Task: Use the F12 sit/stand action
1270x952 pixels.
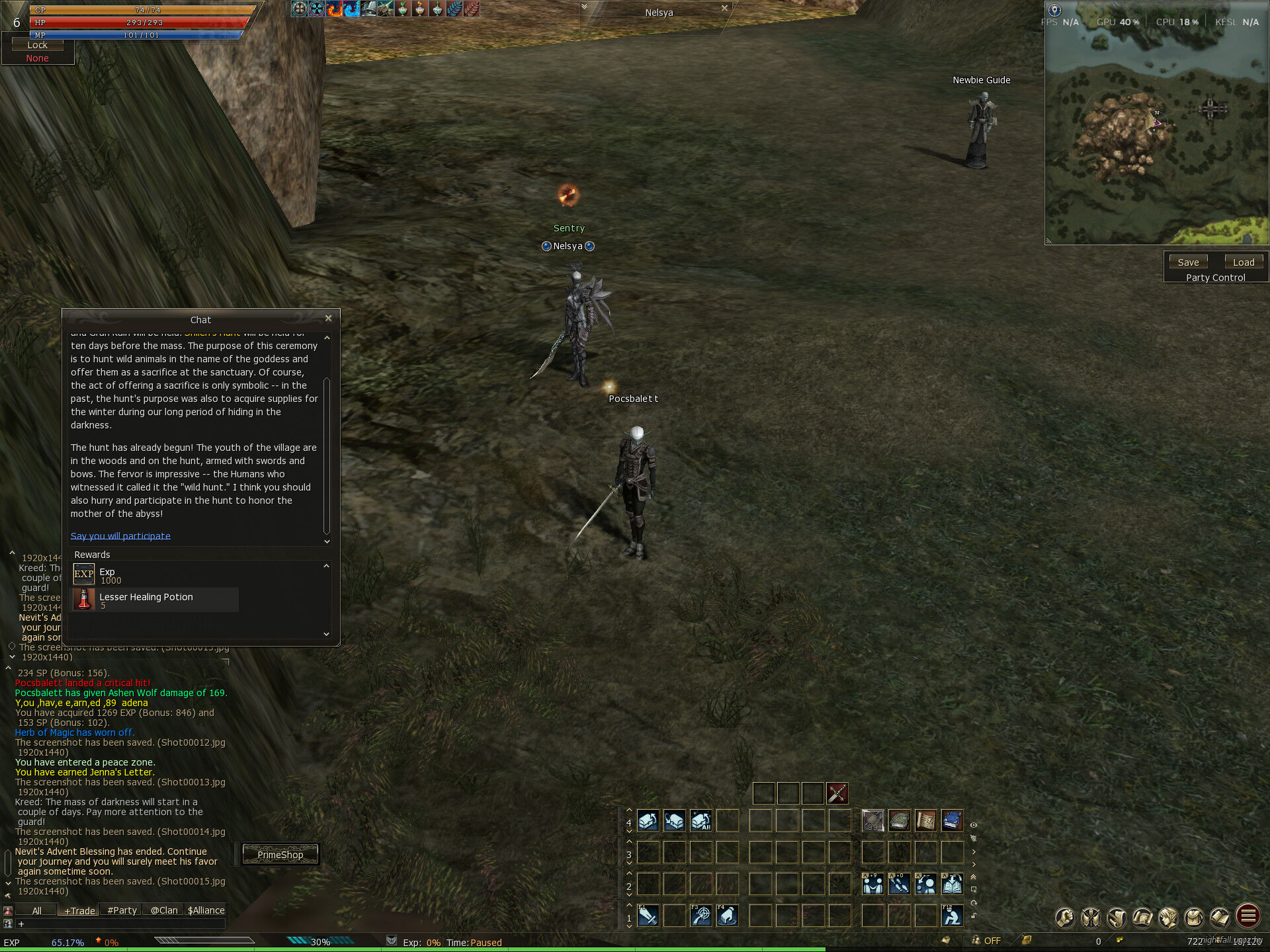Action: point(952,916)
